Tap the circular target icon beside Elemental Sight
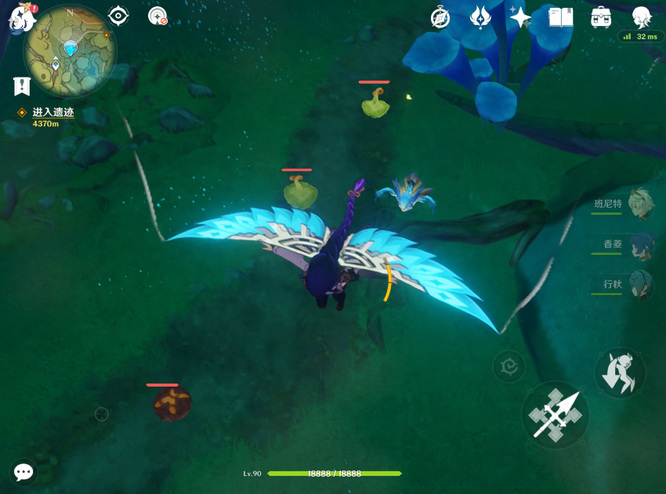 [x=157, y=15]
